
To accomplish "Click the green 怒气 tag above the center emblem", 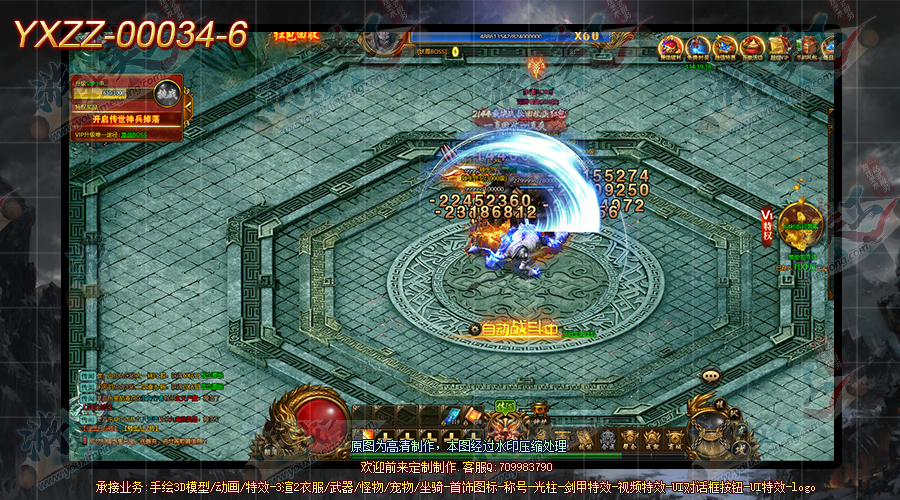I will tap(506, 405).
